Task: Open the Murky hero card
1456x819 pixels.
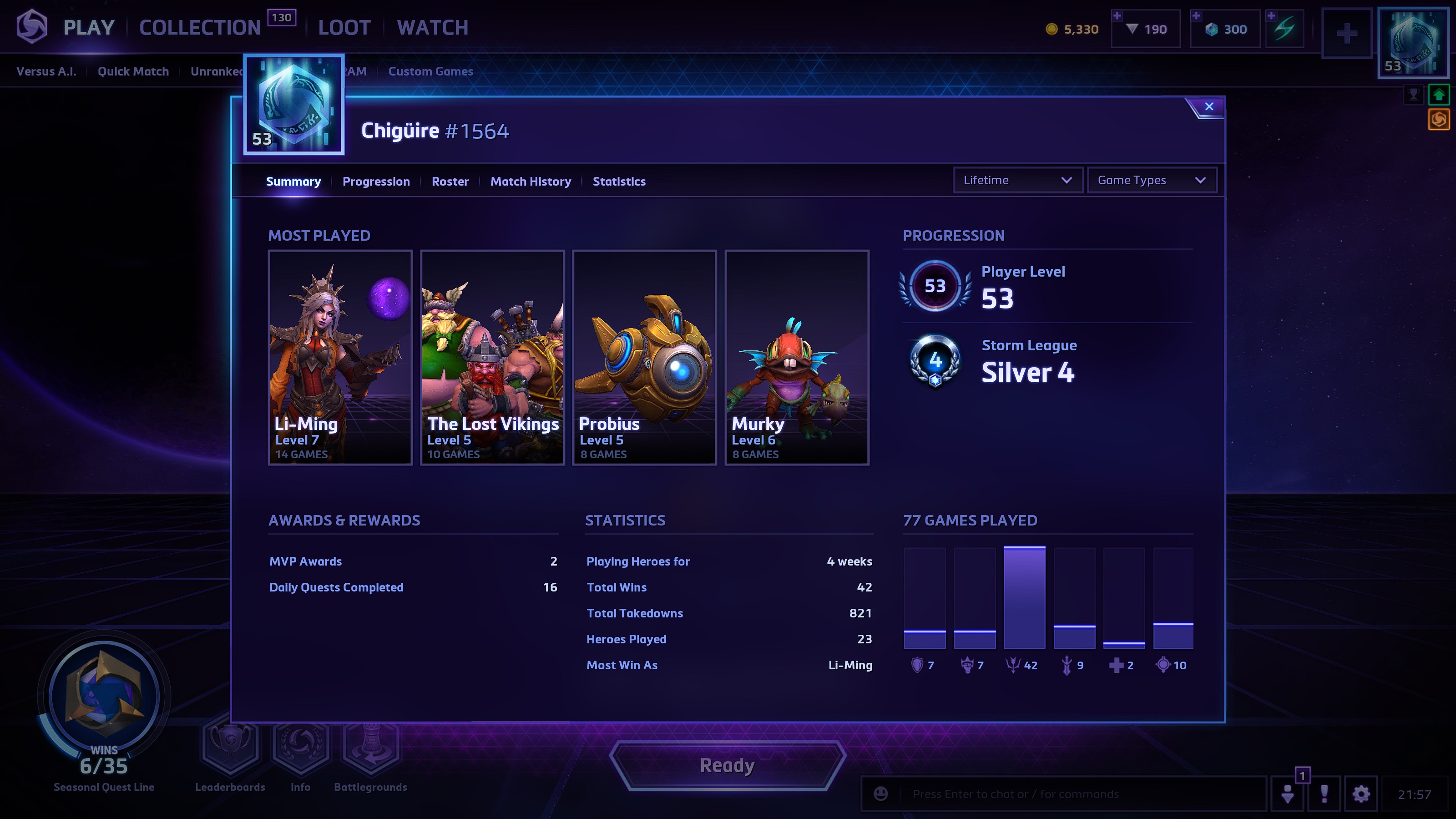Action: click(x=796, y=357)
